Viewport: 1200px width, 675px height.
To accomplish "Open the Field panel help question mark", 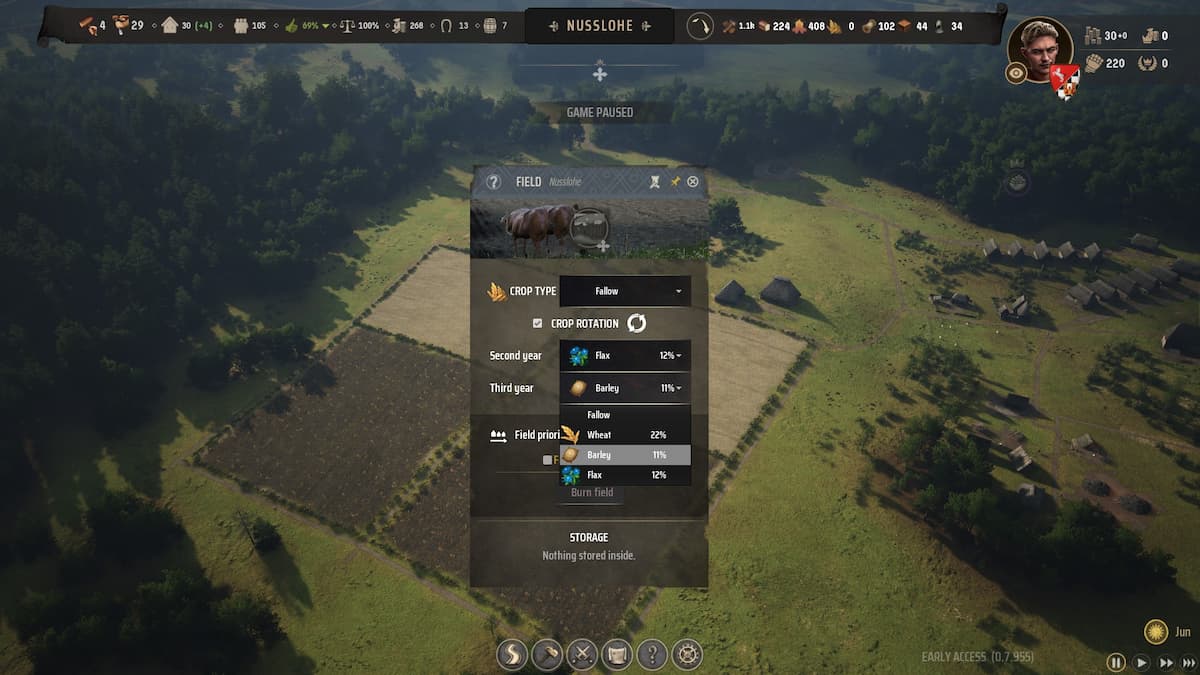I will pyautogui.click(x=492, y=182).
